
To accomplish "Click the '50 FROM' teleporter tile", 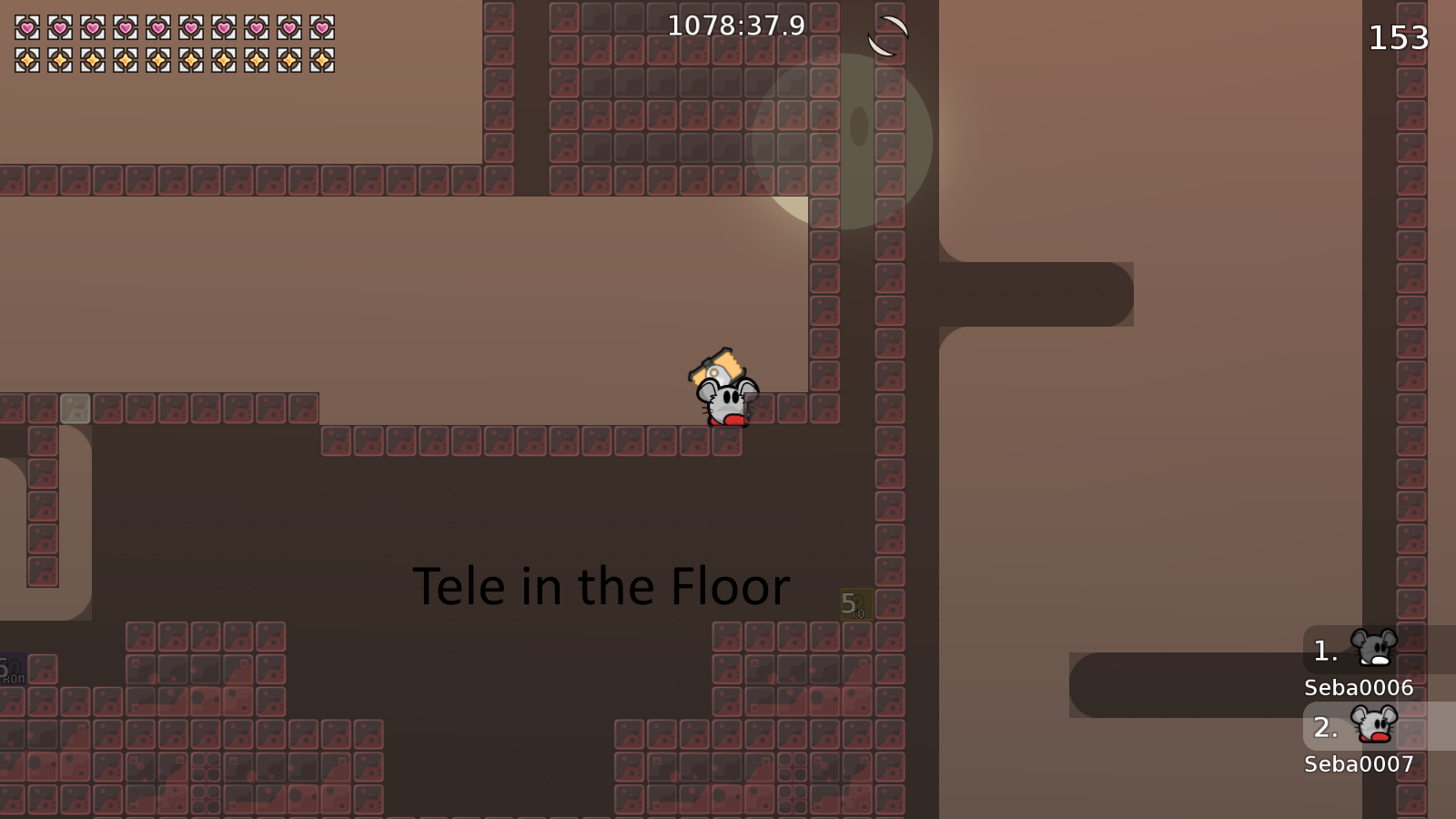I will (x=14, y=669).
